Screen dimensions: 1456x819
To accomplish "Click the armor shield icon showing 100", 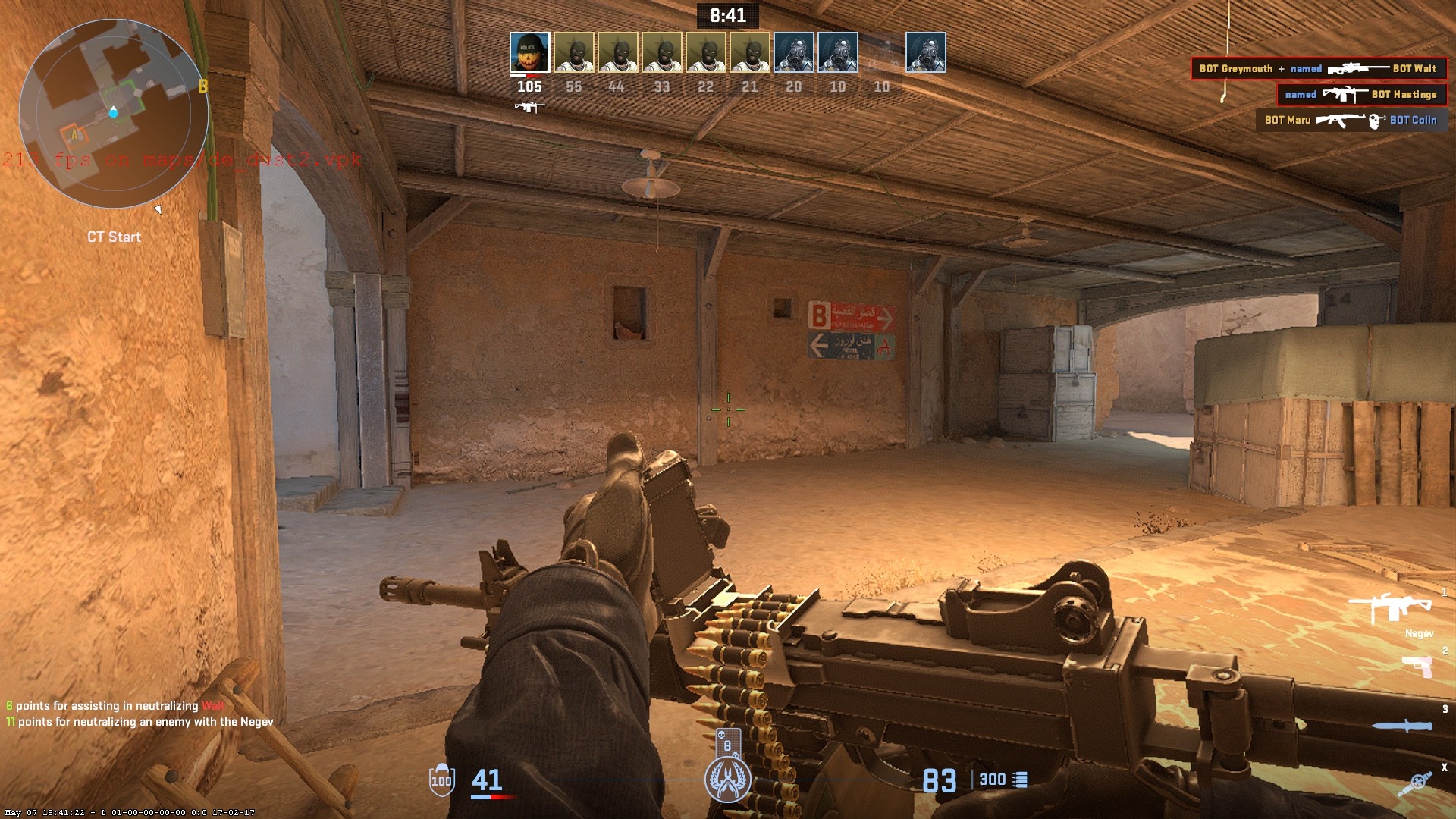I will pos(441,780).
